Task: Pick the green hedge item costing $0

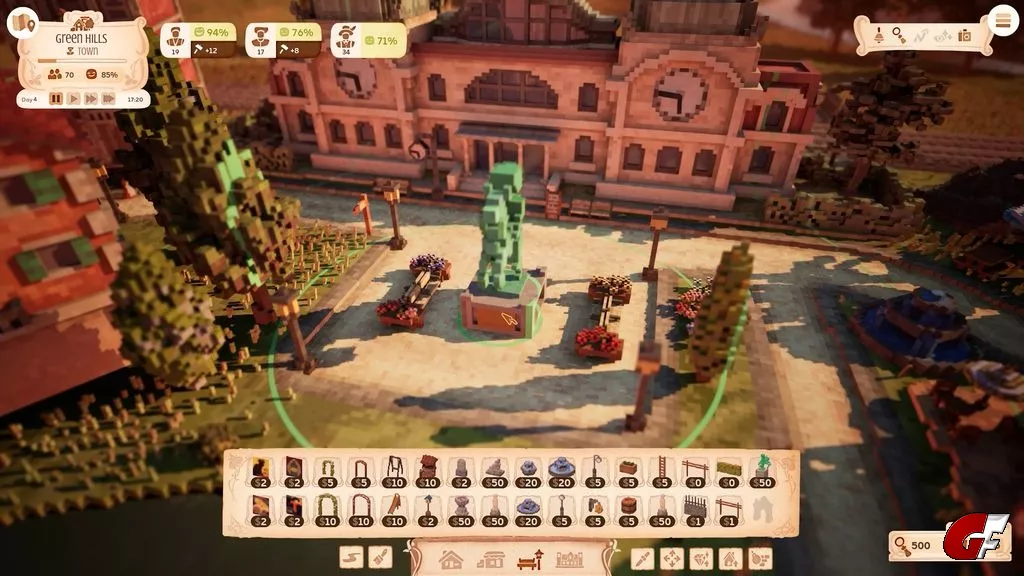Action: tap(730, 472)
